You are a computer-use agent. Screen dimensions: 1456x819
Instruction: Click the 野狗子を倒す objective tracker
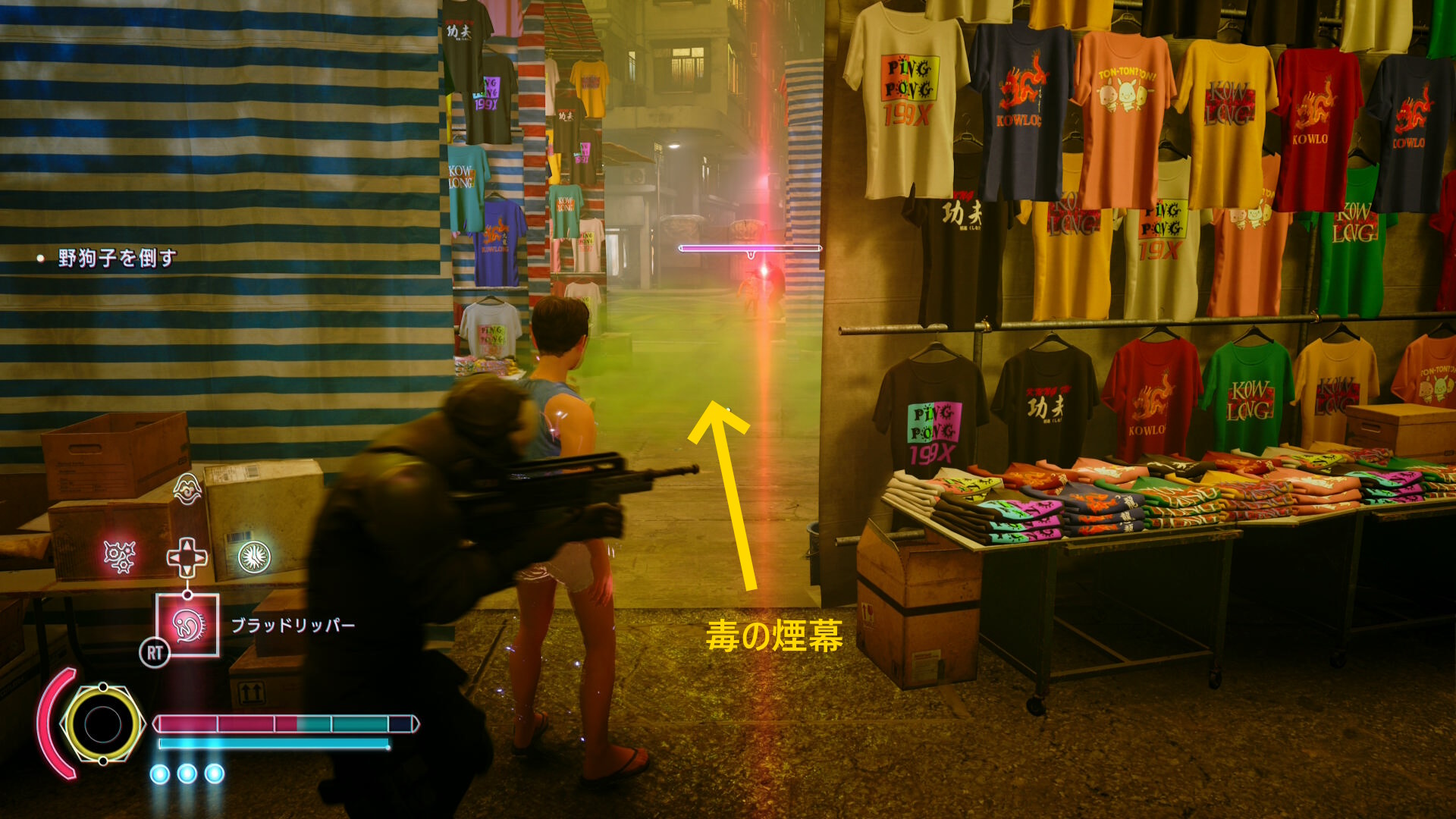coord(117,258)
